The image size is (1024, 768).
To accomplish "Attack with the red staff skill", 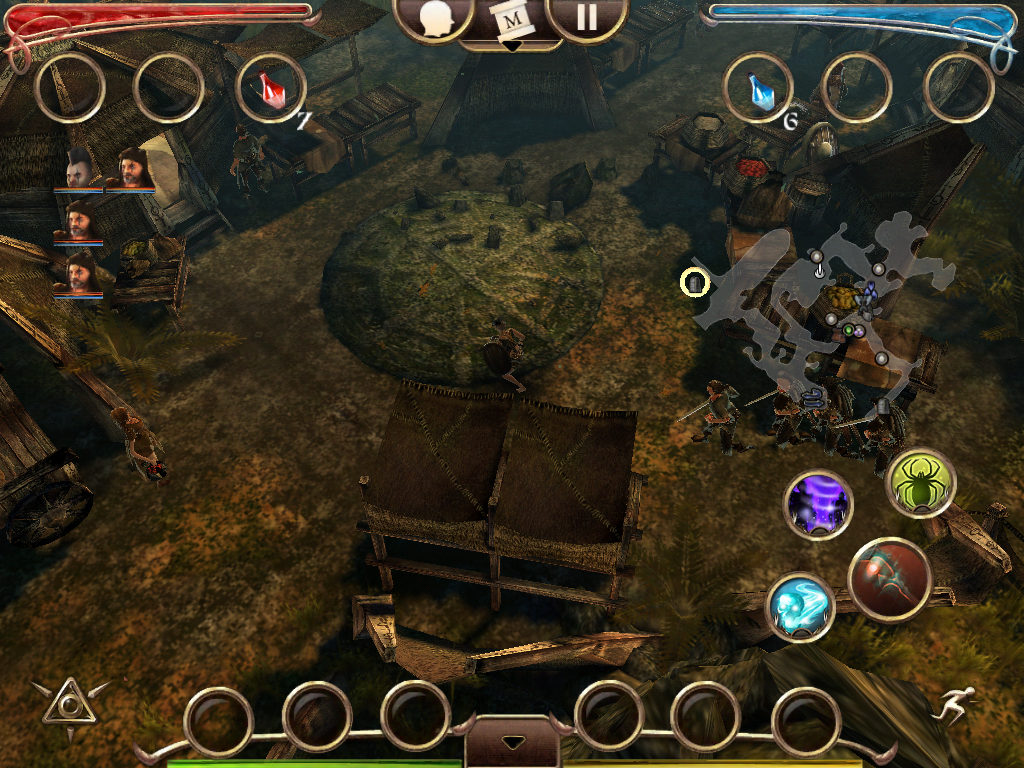I will click(x=890, y=579).
